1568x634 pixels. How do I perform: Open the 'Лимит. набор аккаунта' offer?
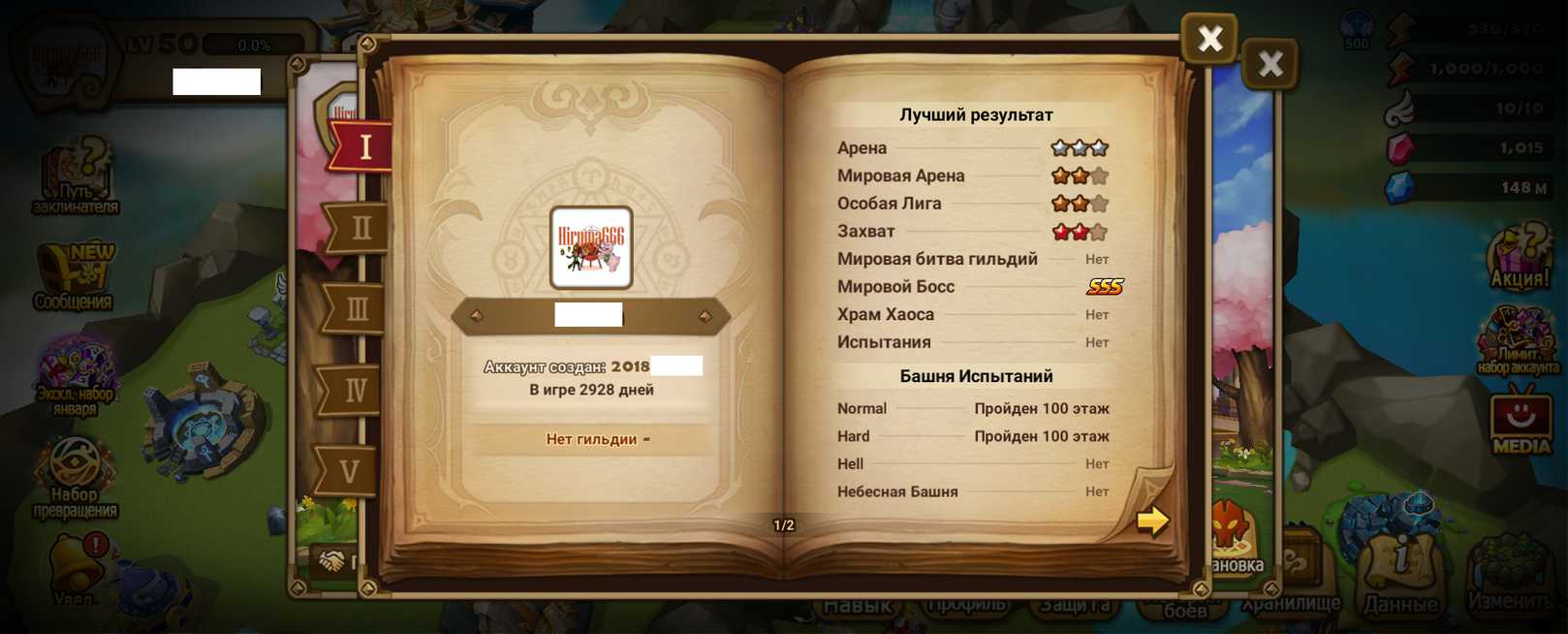(x=1518, y=341)
